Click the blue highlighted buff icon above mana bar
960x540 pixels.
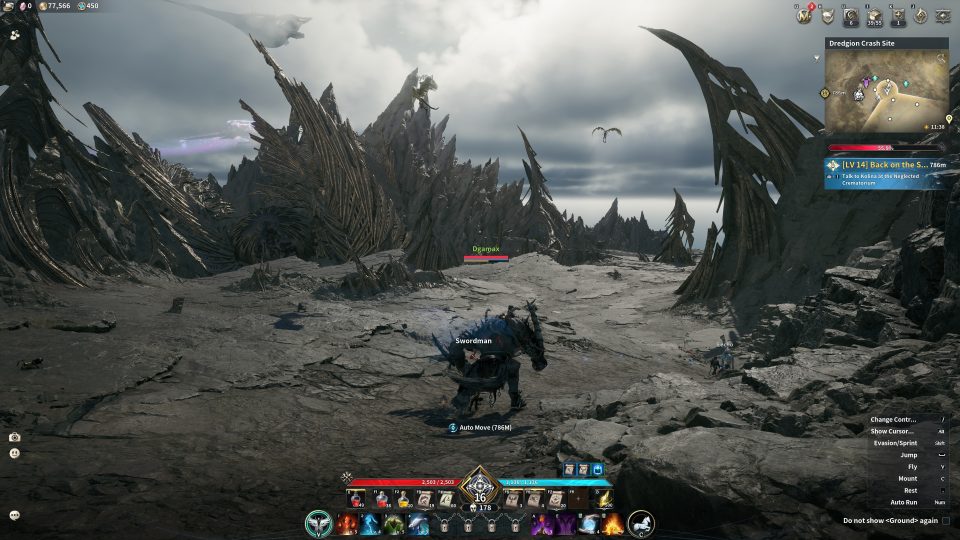coord(598,468)
